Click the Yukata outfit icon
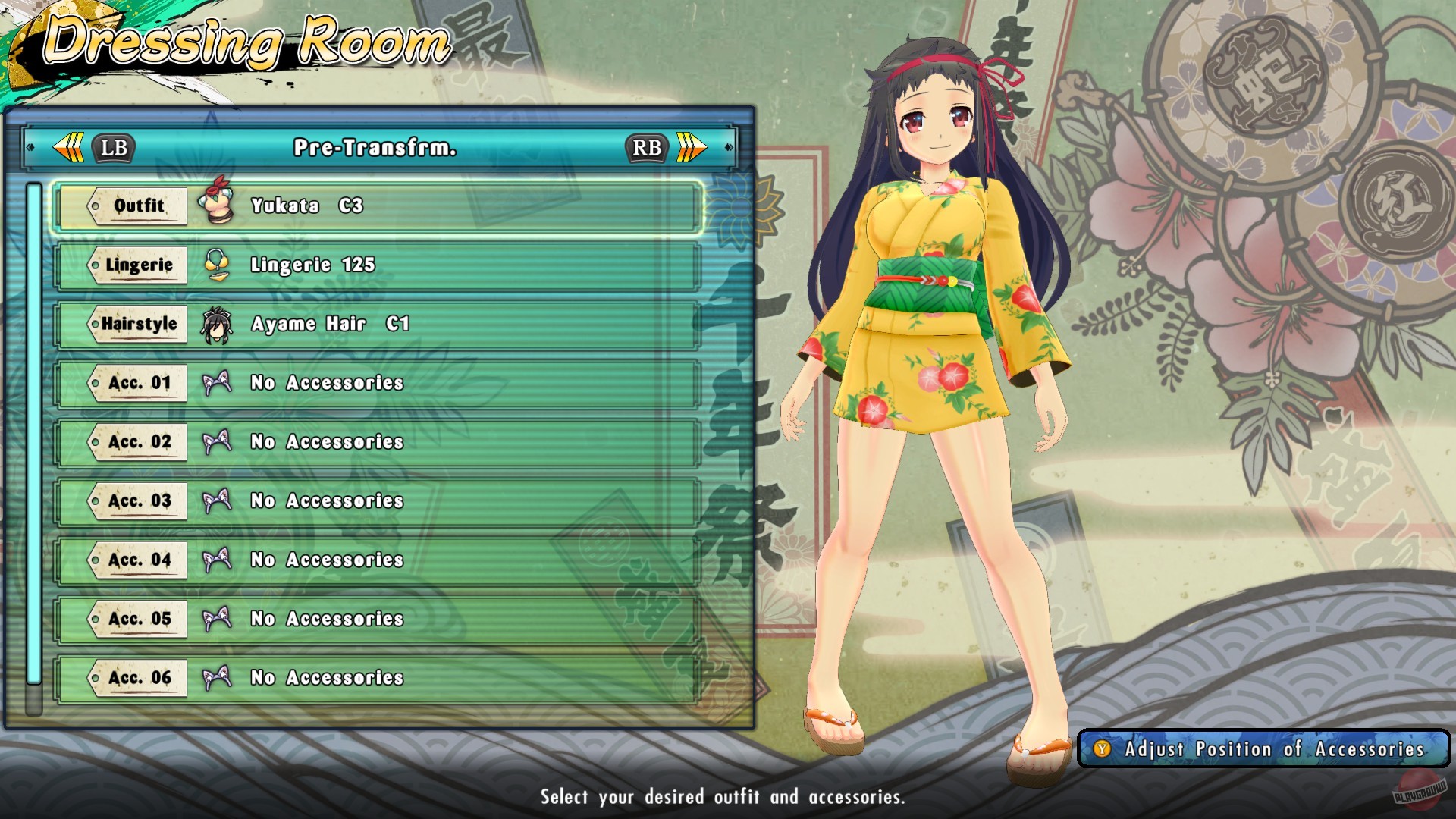1456x819 pixels. click(x=218, y=203)
